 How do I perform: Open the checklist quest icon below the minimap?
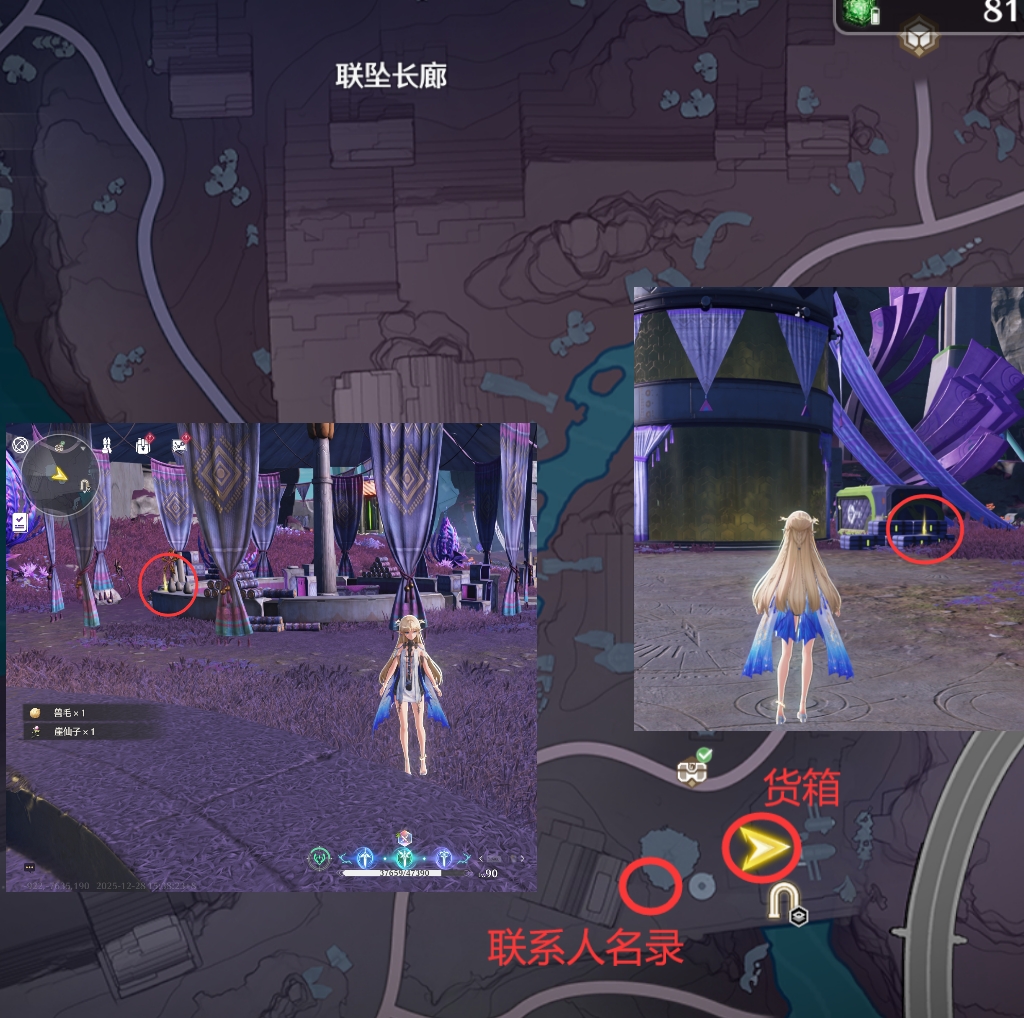click(20, 522)
